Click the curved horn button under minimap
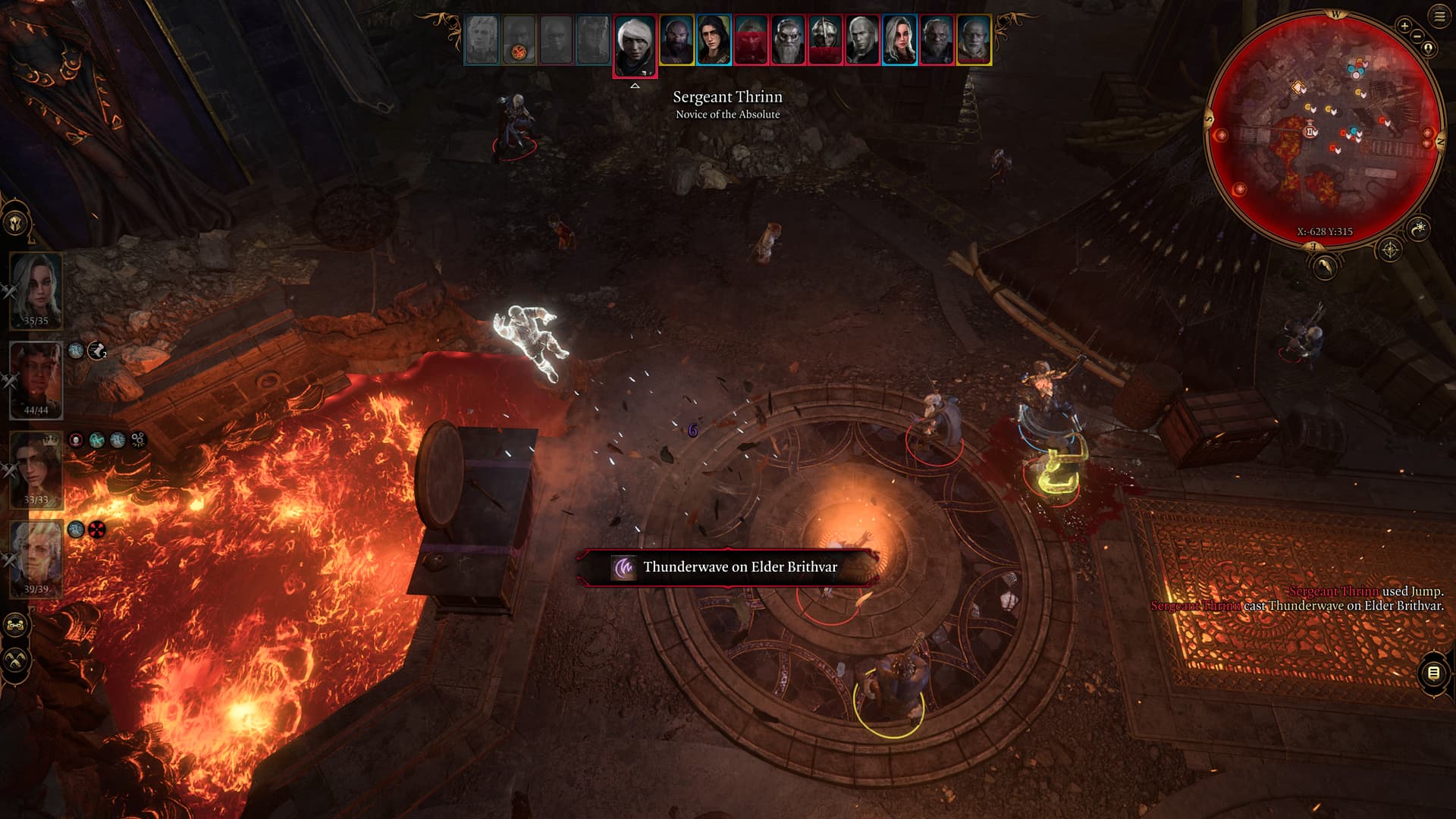Screen dimensions: 1456x819 (1324, 267)
